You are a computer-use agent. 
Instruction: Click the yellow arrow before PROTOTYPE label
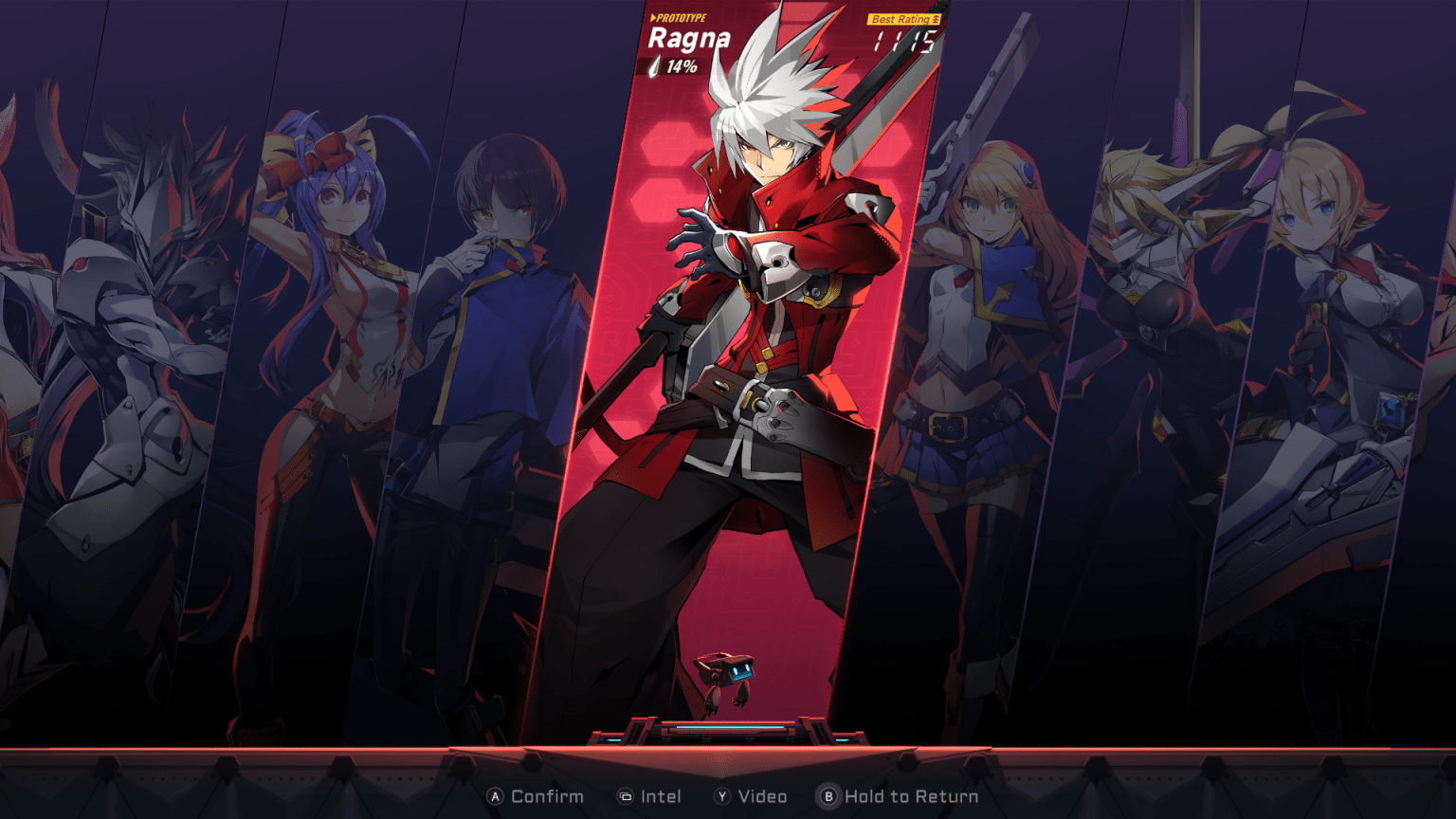652,16
